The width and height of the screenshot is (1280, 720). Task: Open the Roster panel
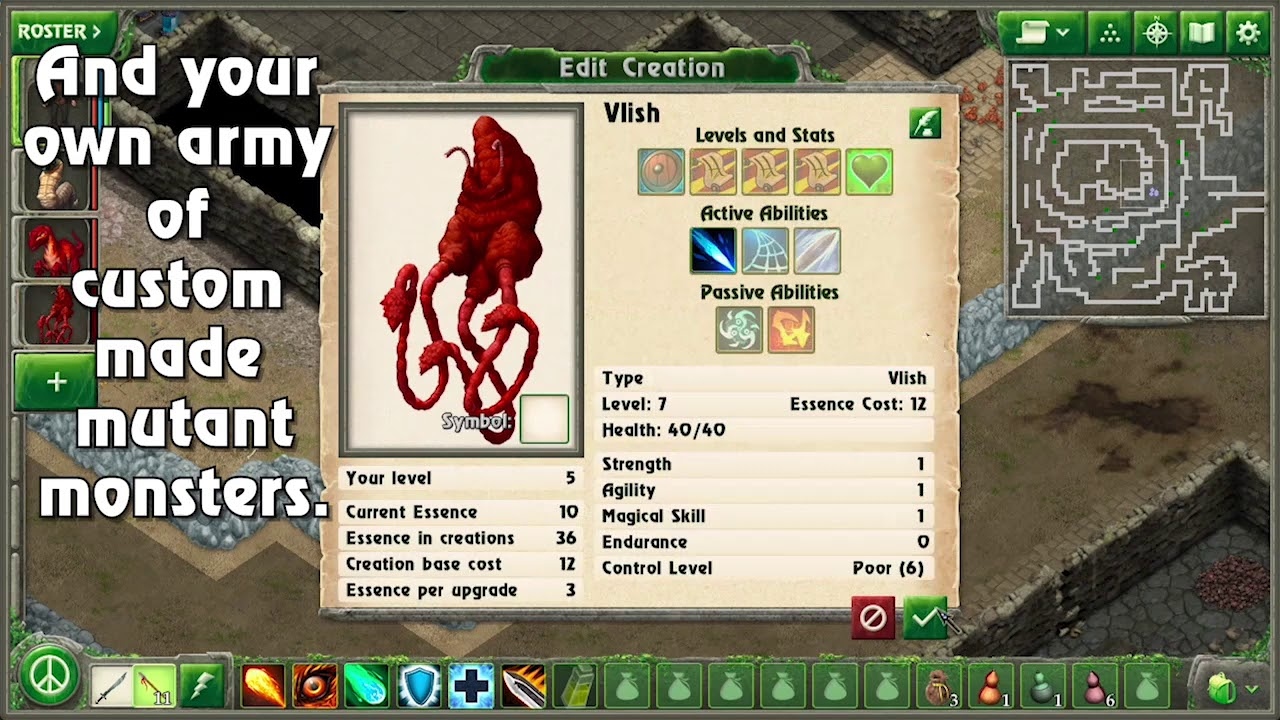(62, 31)
